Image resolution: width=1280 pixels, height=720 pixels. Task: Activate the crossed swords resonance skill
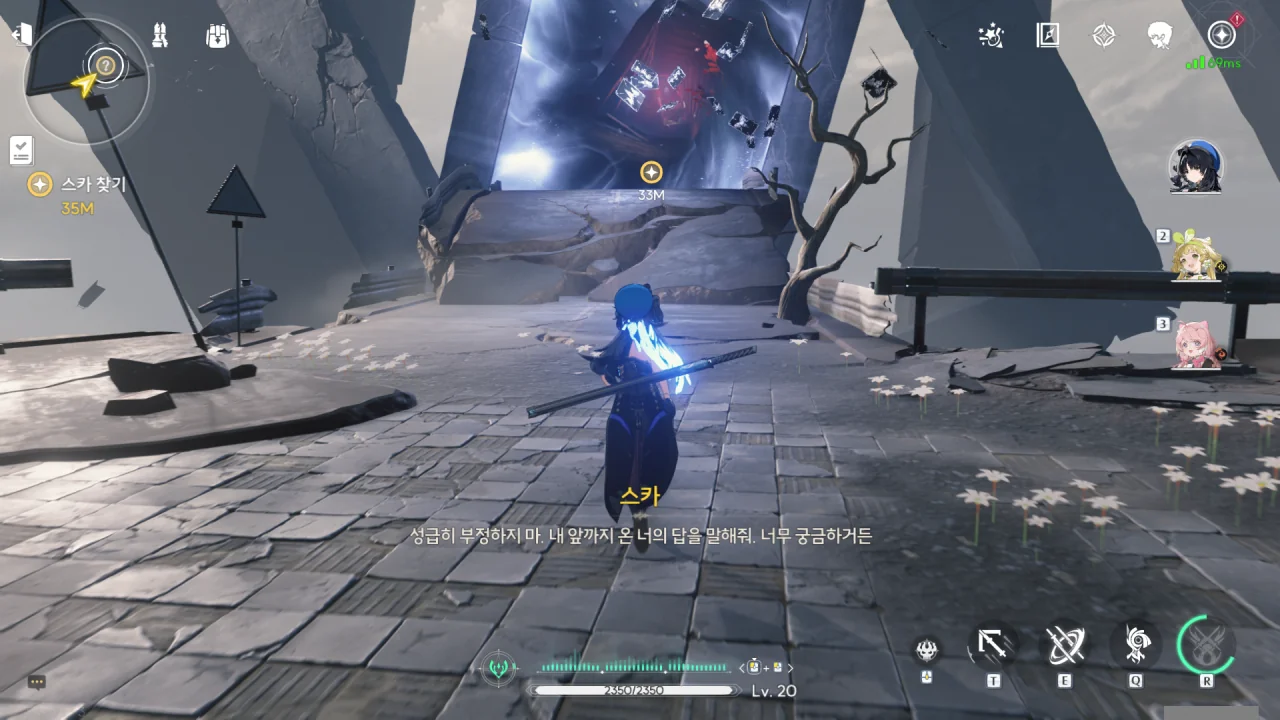pos(1064,646)
